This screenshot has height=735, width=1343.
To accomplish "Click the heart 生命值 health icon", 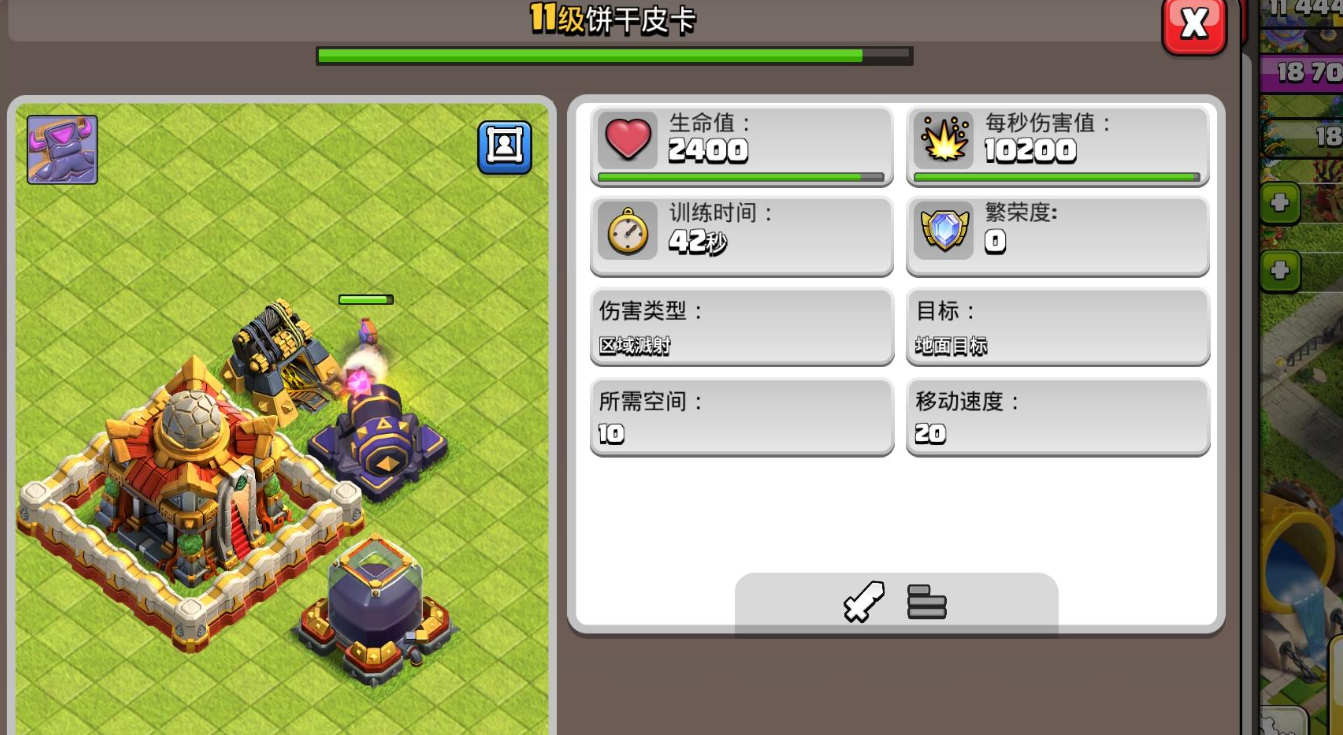I will pyautogui.click(x=628, y=138).
